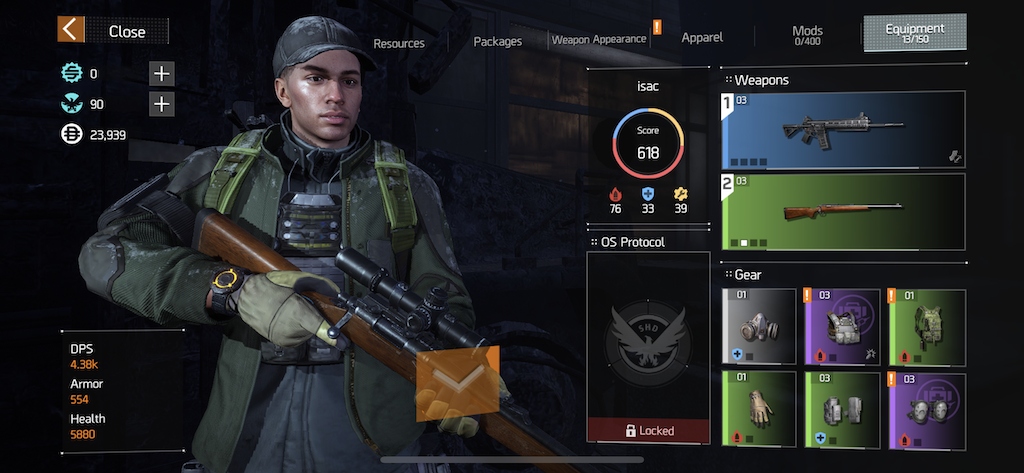Open the green backpack gear slot

point(927,326)
